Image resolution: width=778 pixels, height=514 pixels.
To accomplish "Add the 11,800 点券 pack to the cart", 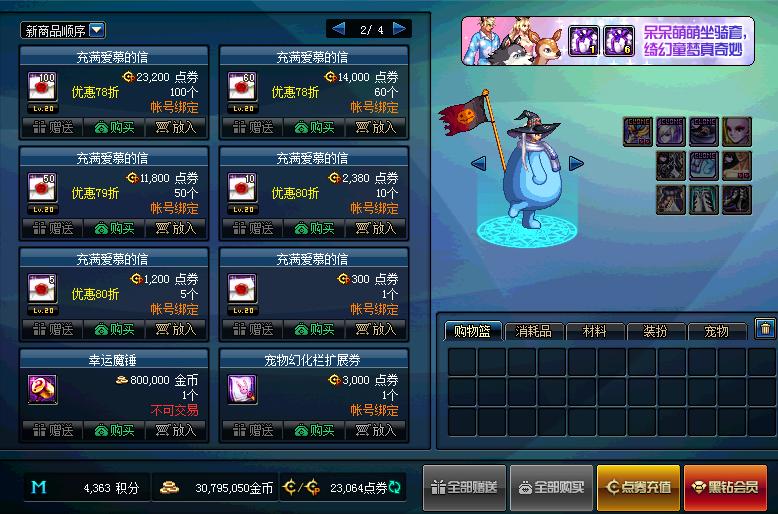I will [x=175, y=228].
